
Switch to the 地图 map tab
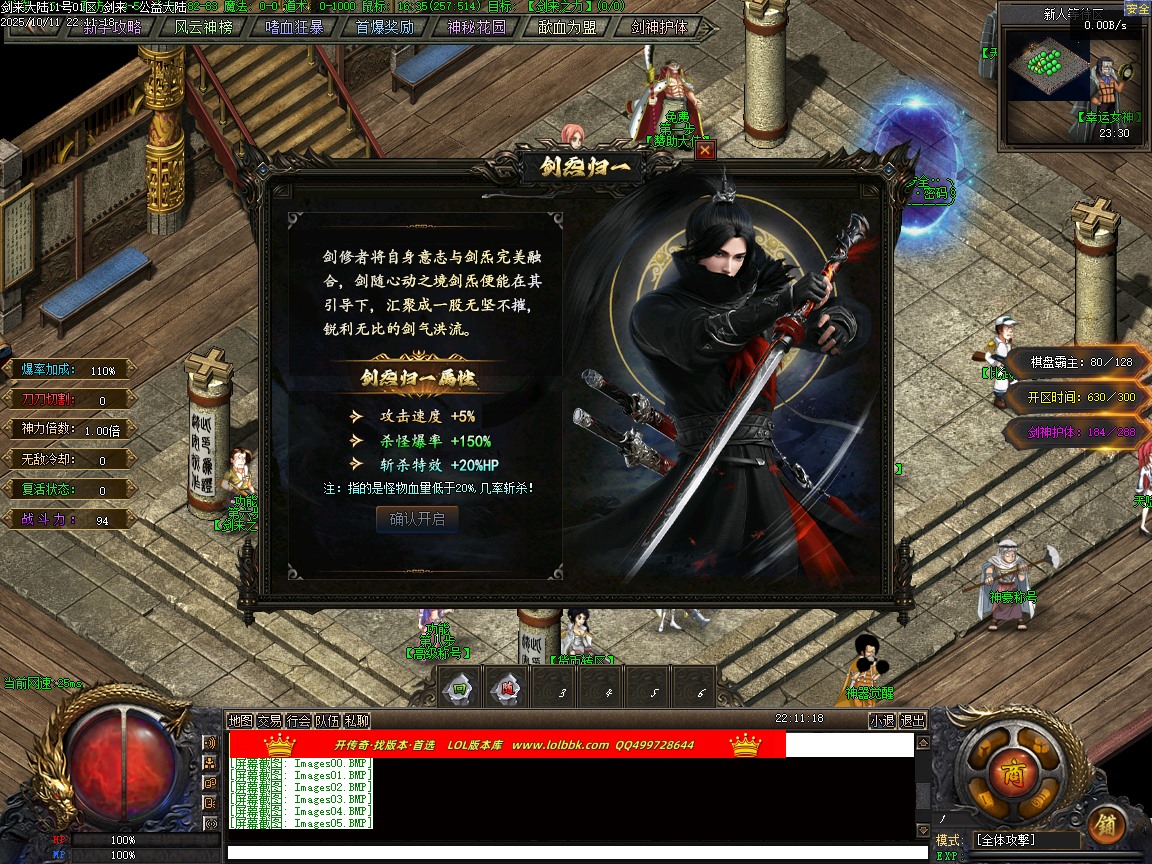(240, 720)
